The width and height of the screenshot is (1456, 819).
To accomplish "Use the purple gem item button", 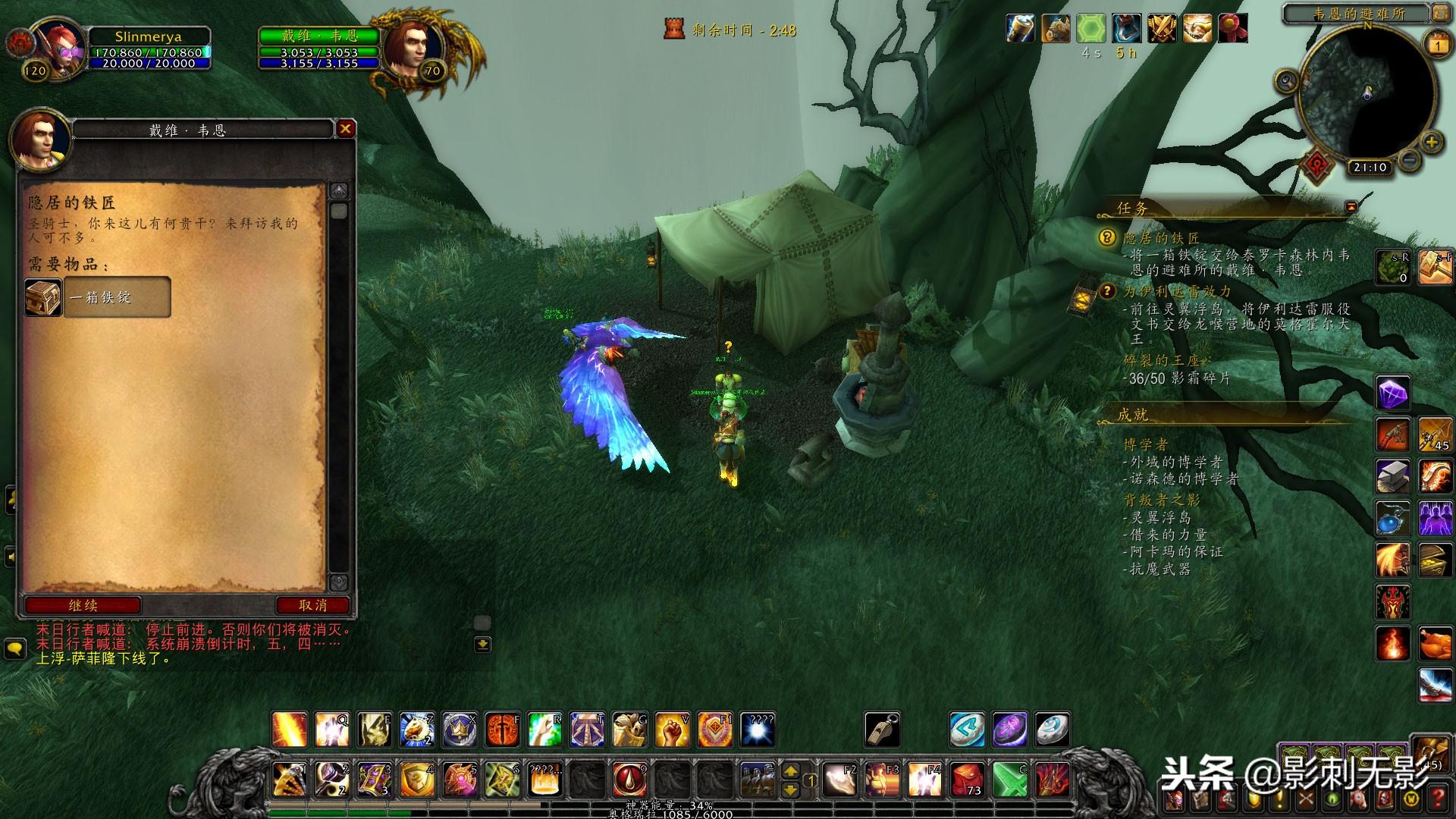I will coord(1392,394).
